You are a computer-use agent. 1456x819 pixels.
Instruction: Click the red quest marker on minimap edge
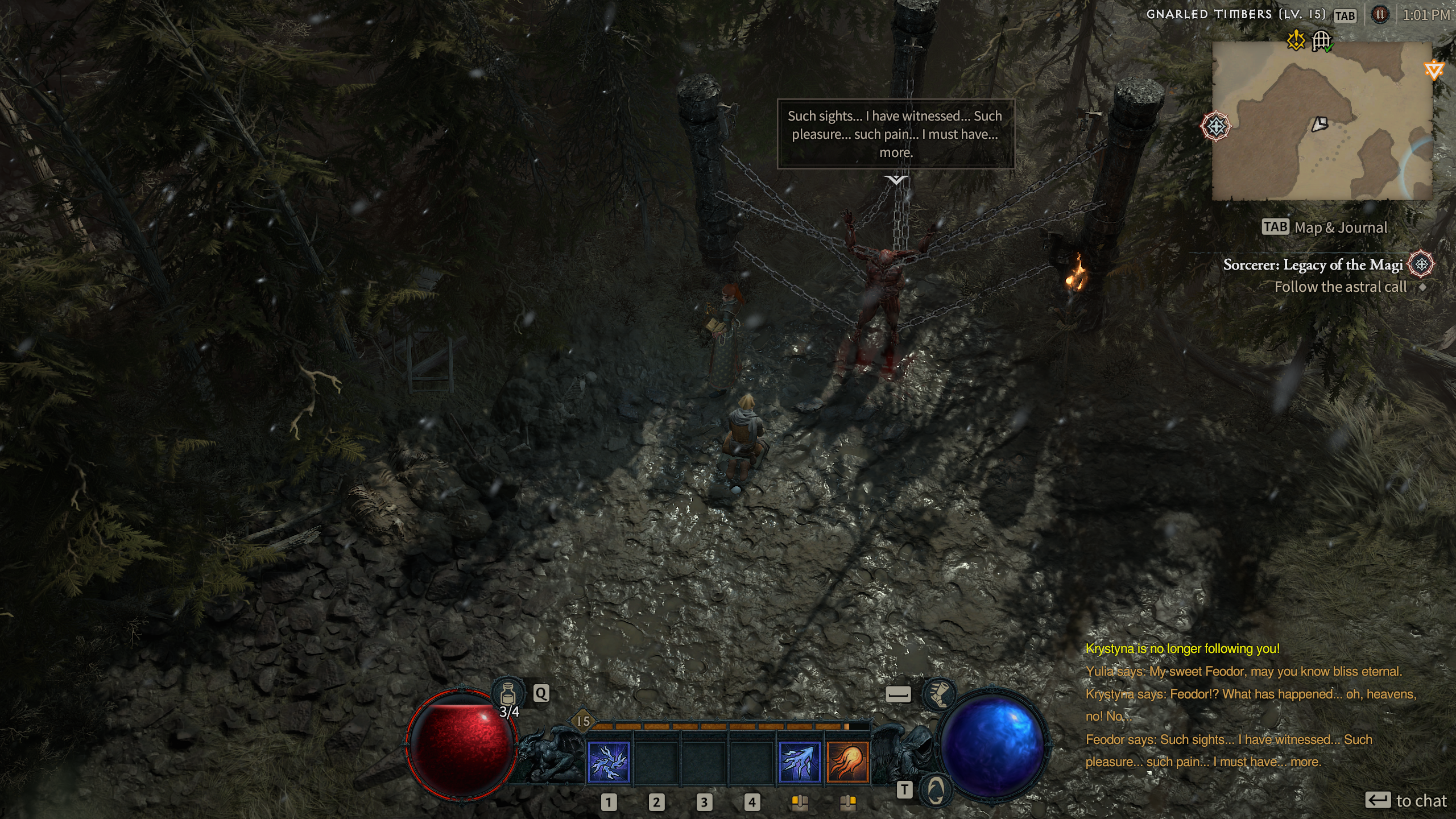click(x=1216, y=126)
